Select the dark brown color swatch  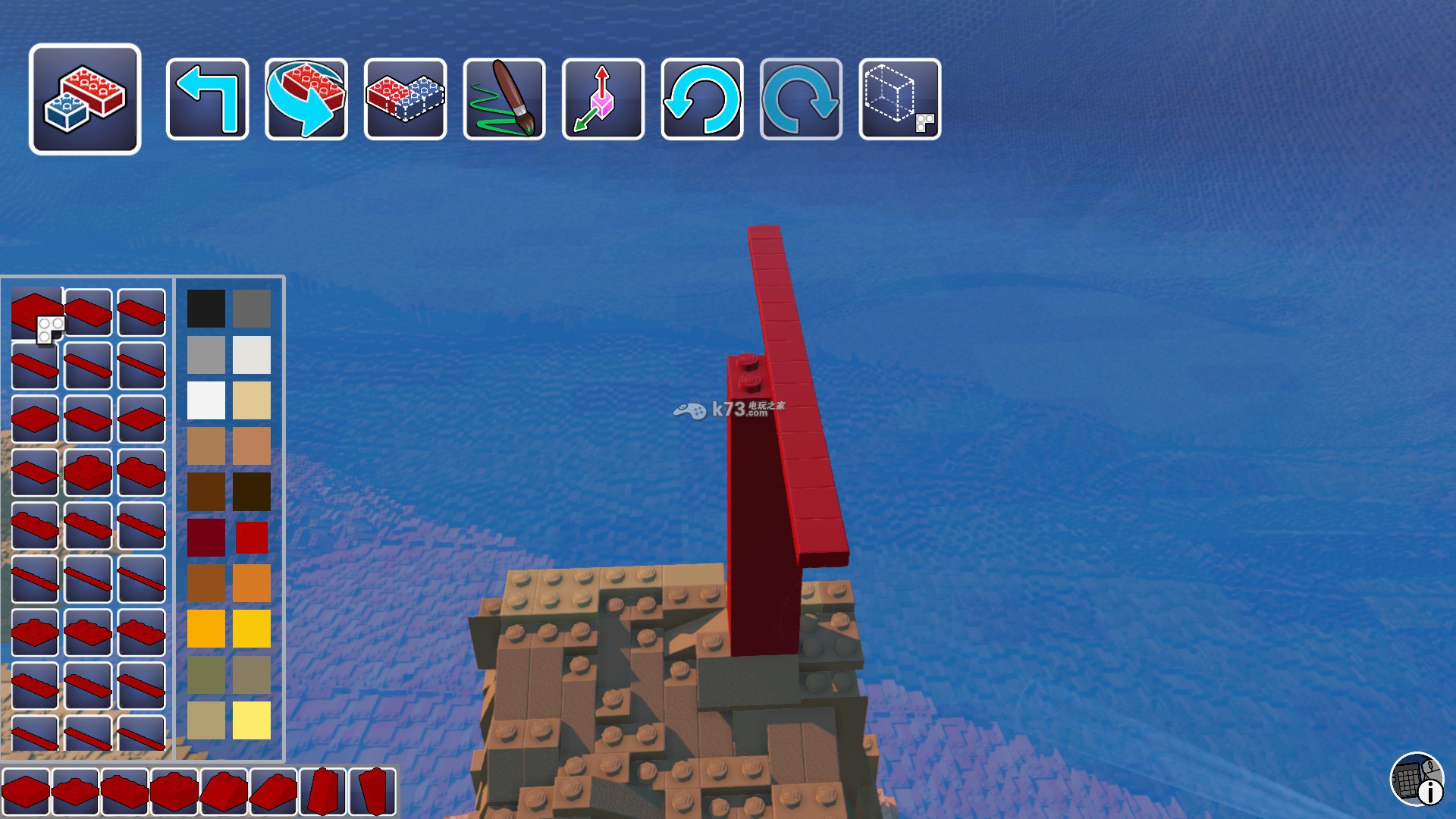[x=252, y=492]
